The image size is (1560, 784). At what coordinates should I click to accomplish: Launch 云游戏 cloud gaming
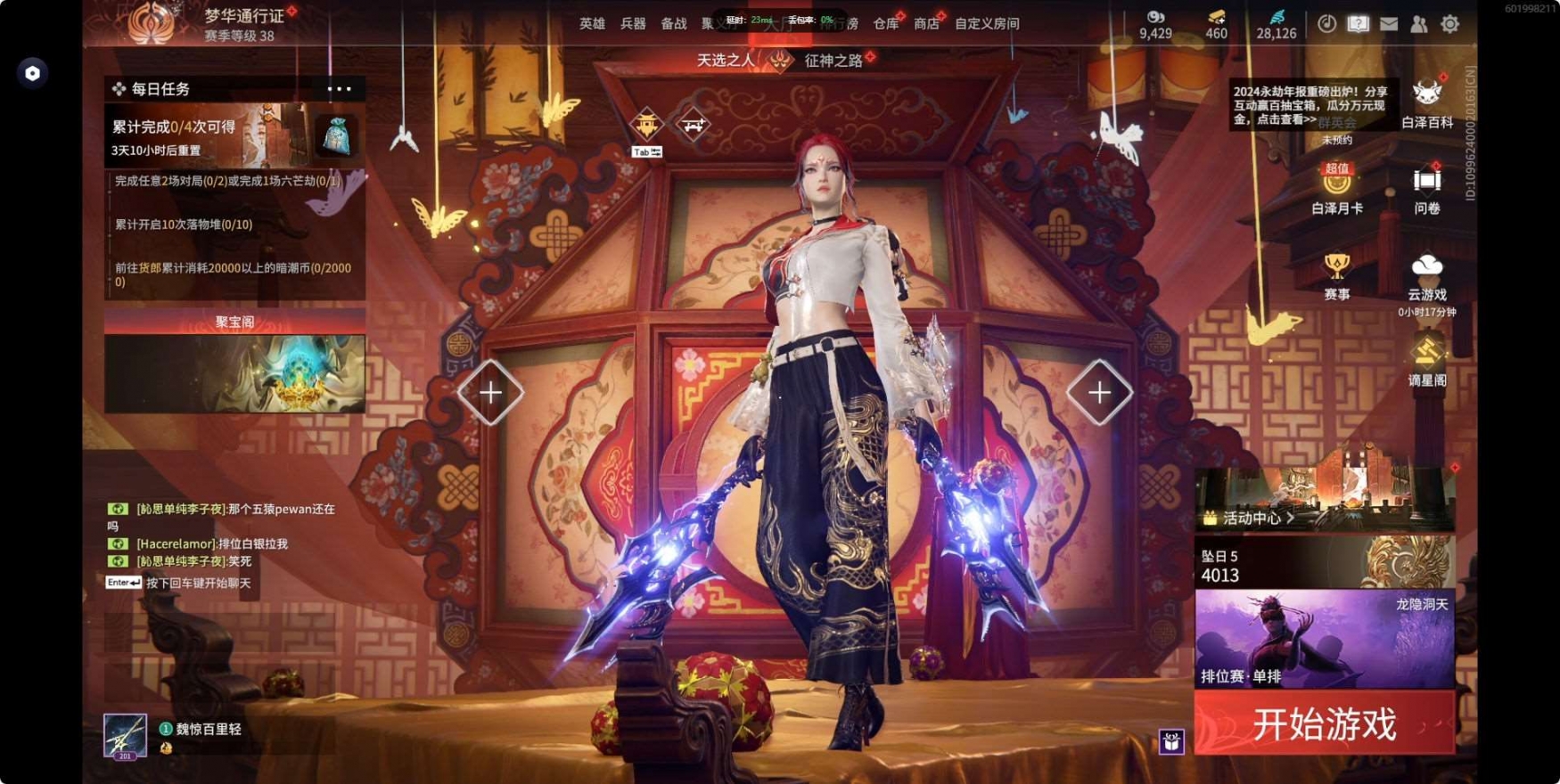click(x=1426, y=275)
